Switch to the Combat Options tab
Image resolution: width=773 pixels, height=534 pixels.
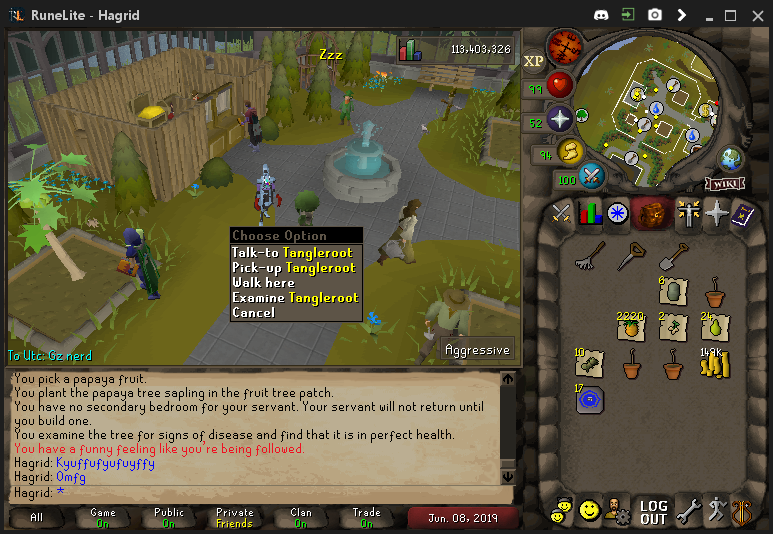[x=561, y=213]
